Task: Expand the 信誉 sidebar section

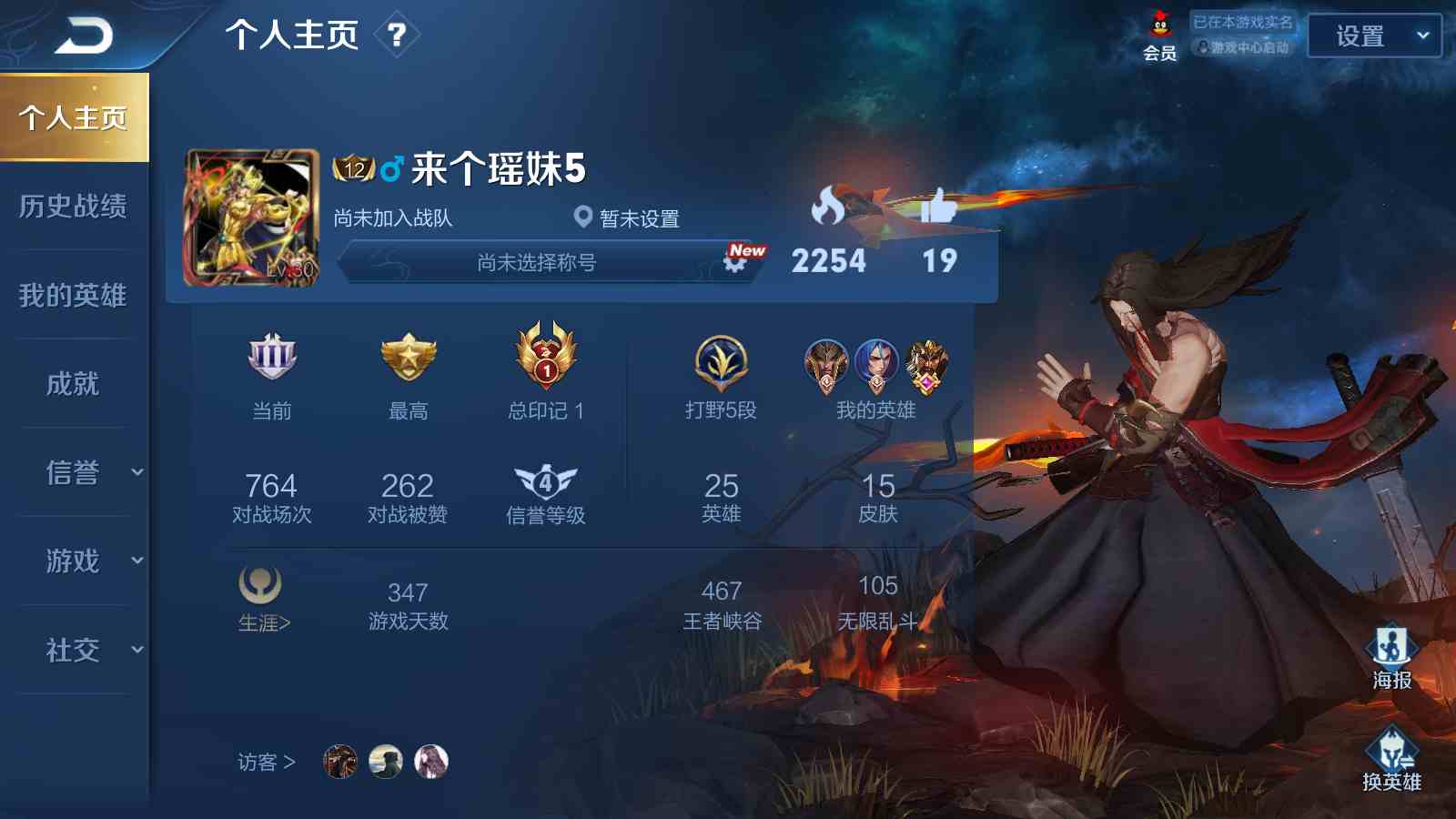Action: pyautogui.click(x=73, y=472)
